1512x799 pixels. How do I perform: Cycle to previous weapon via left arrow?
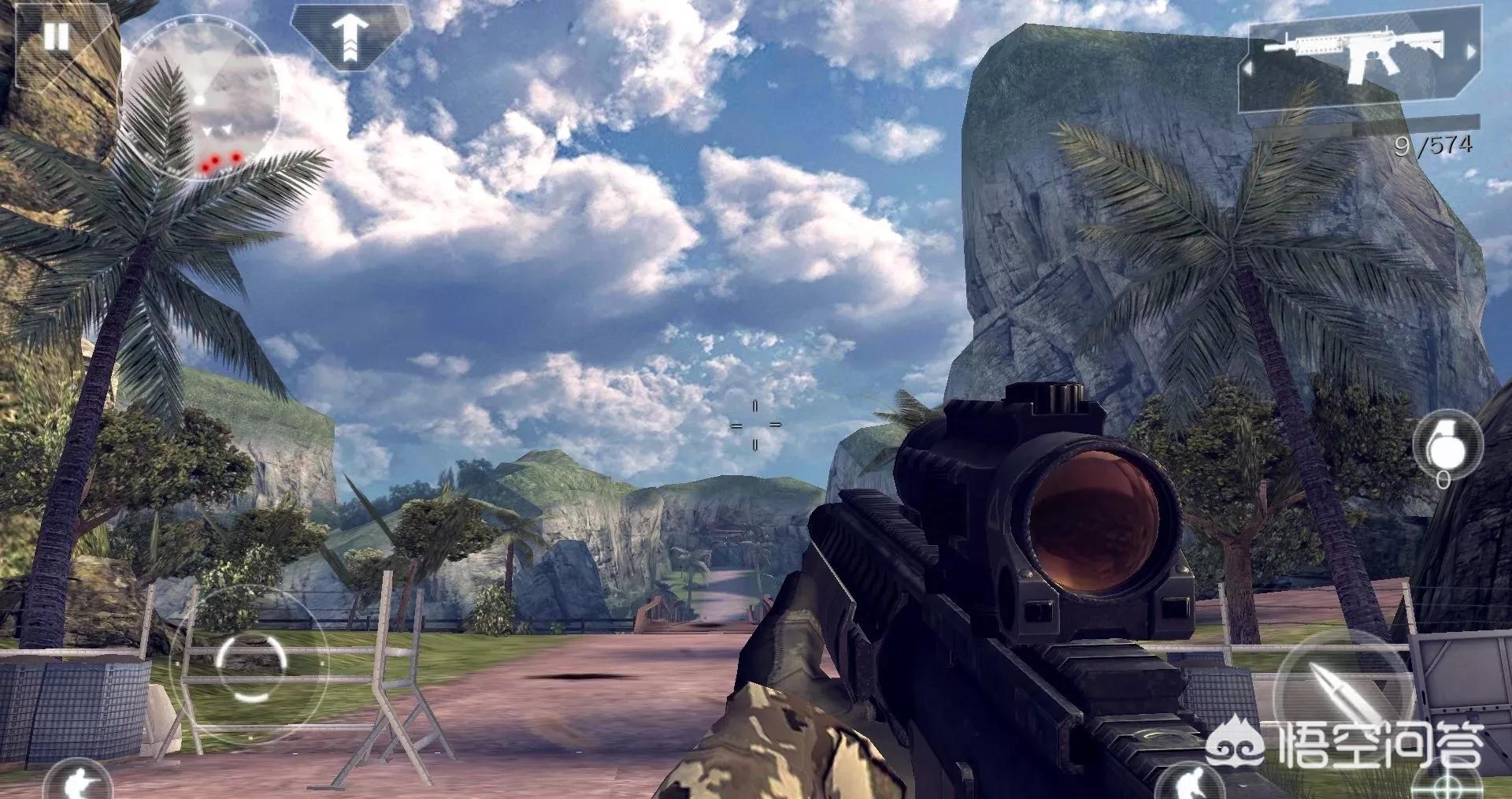(x=1247, y=69)
